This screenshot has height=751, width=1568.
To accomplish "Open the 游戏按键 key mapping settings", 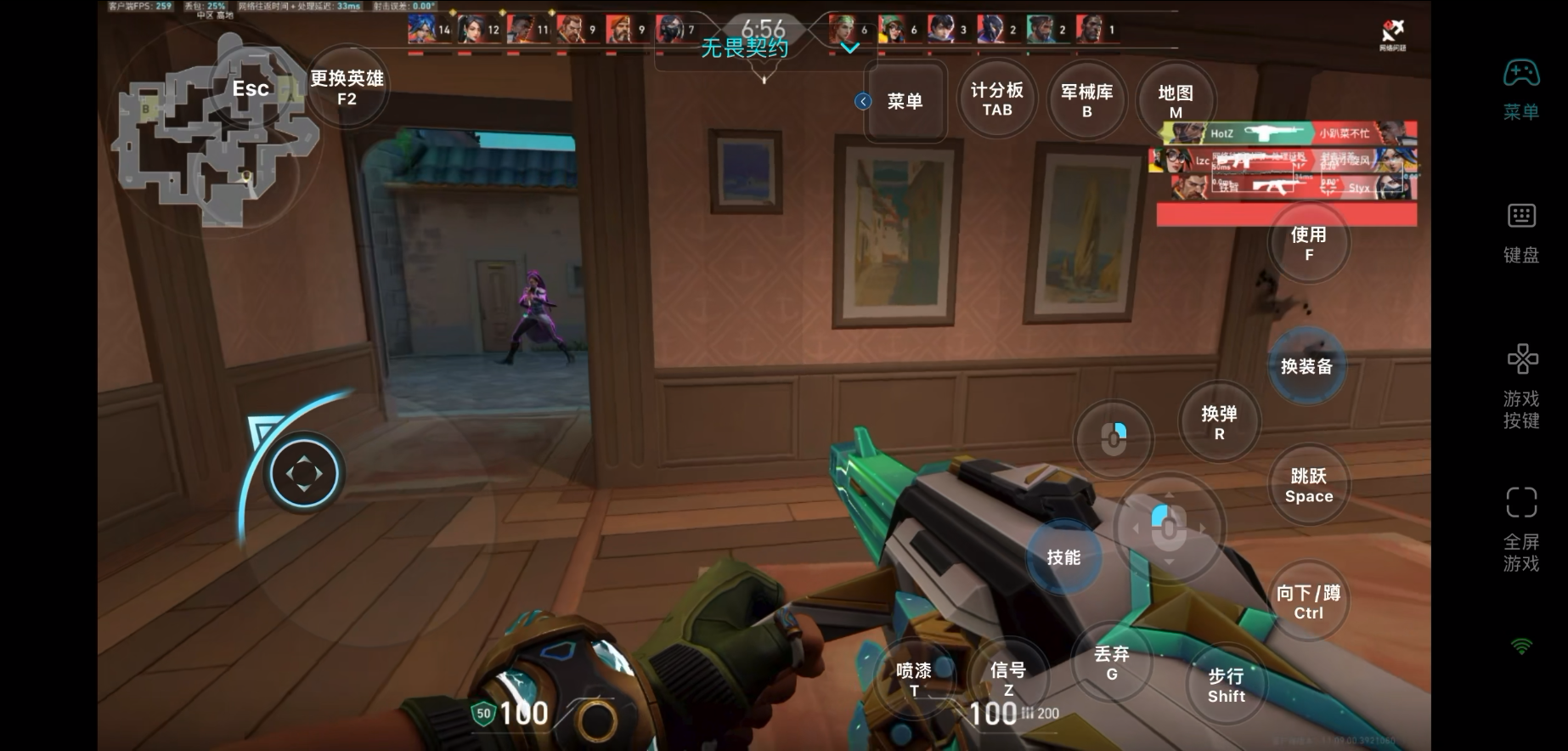I will tap(1521, 386).
